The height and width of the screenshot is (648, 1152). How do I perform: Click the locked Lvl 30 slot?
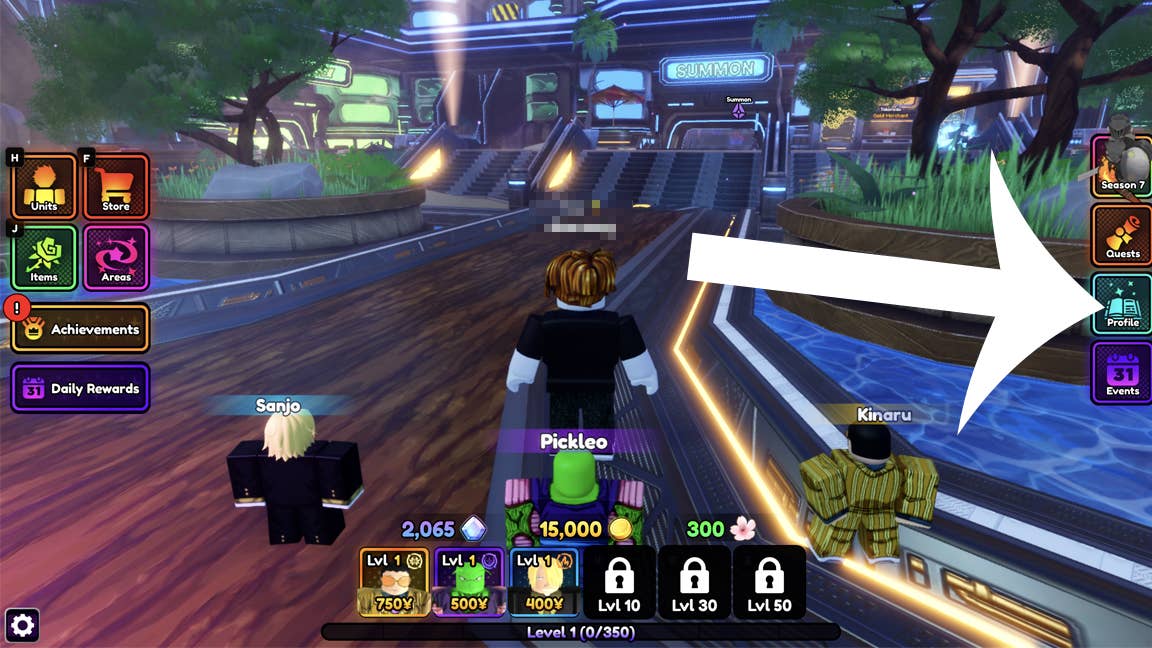[694, 582]
